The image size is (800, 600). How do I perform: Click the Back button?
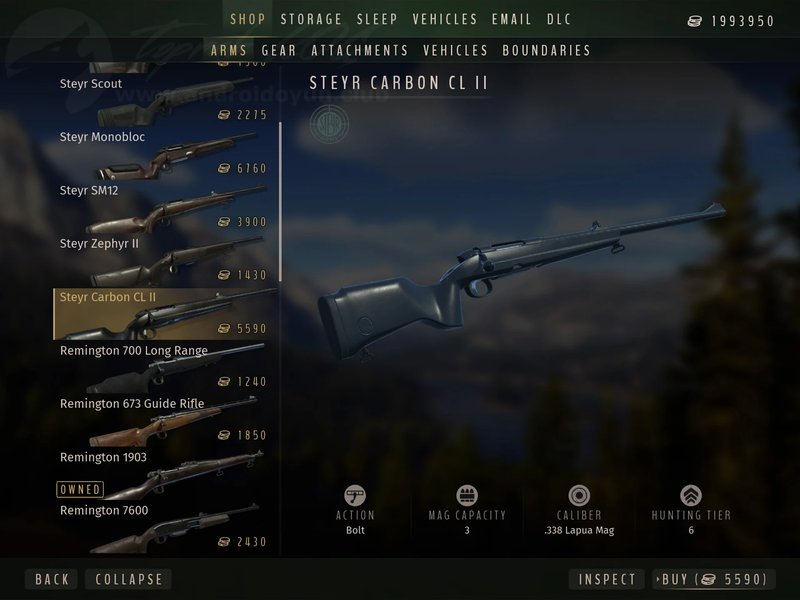pyautogui.click(x=52, y=579)
